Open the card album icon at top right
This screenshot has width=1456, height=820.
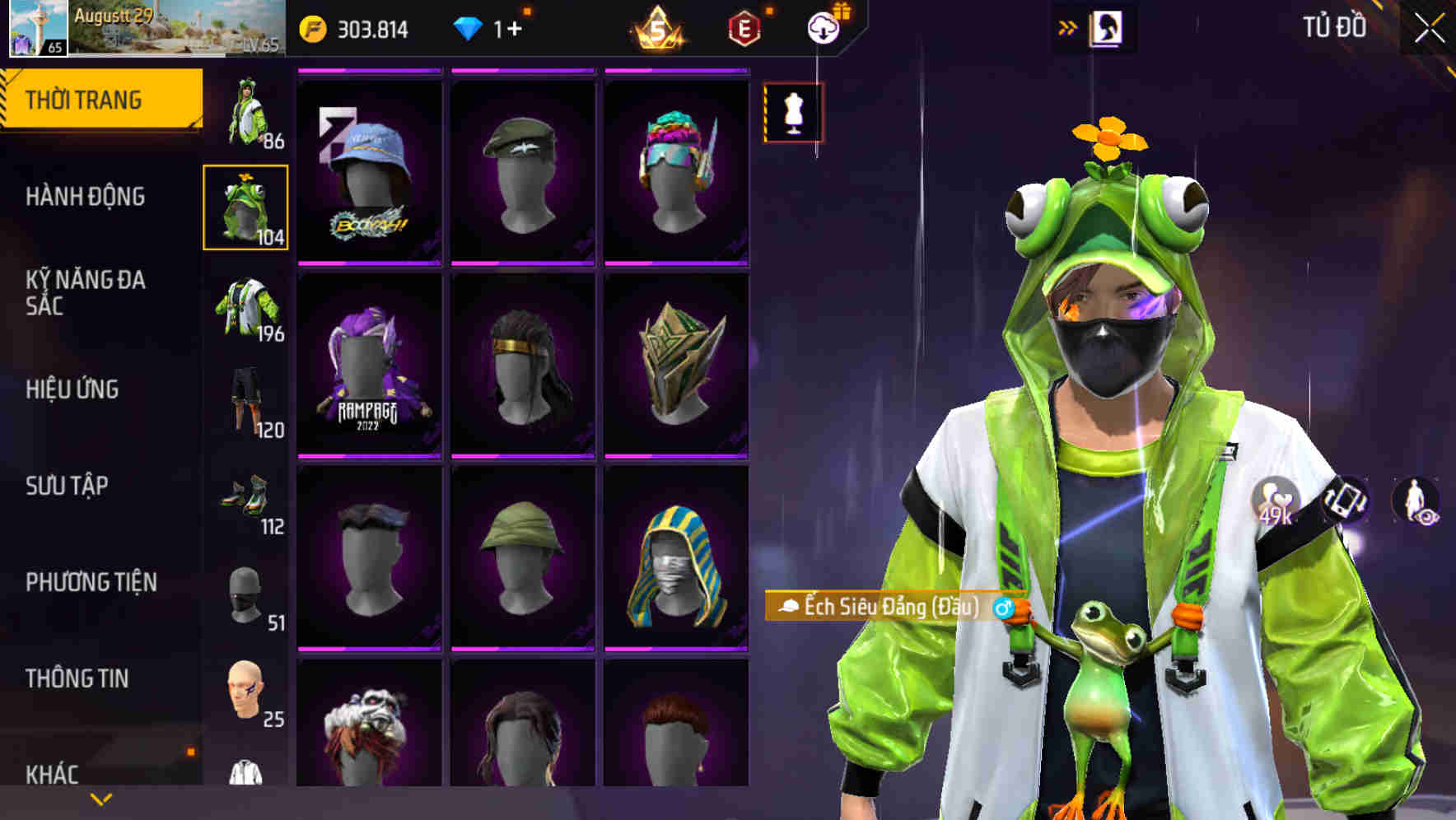coord(1108,27)
